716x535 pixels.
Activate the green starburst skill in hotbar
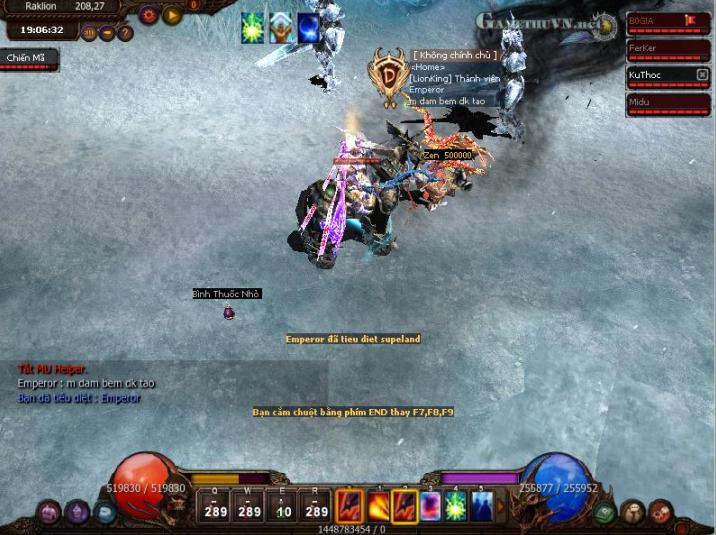pos(456,506)
